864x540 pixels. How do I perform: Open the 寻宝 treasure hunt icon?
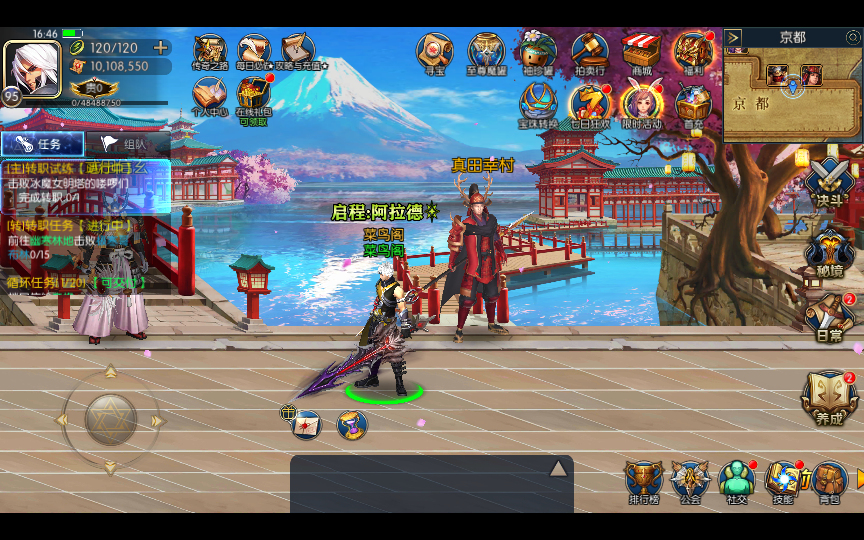pos(435,52)
